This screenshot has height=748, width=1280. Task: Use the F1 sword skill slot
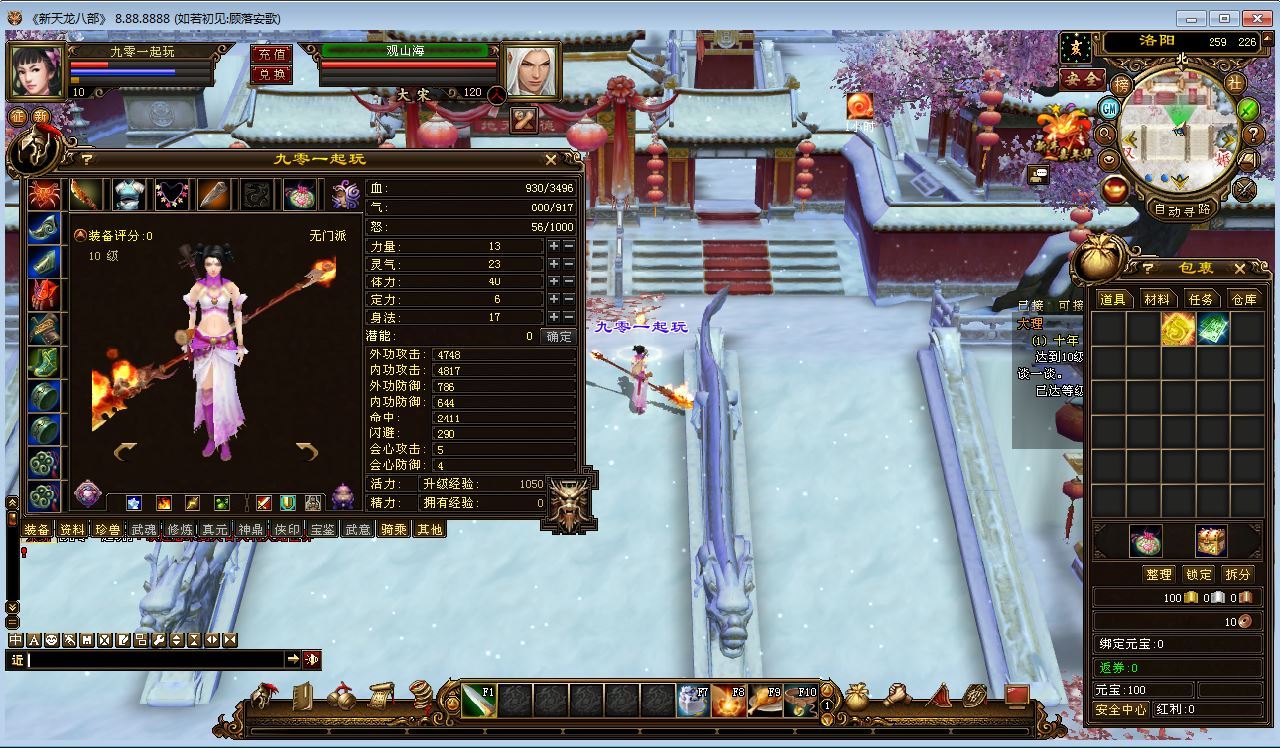coord(478,700)
